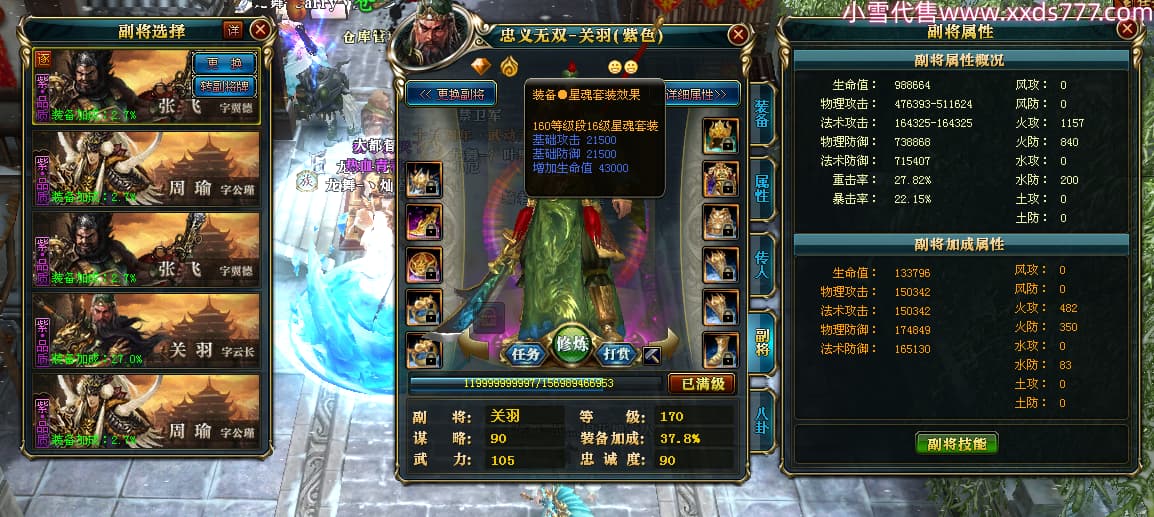This screenshot has height=517, width=1154.
Task: Close the 忠义无双-关羽 window
Action: point(738,35)
